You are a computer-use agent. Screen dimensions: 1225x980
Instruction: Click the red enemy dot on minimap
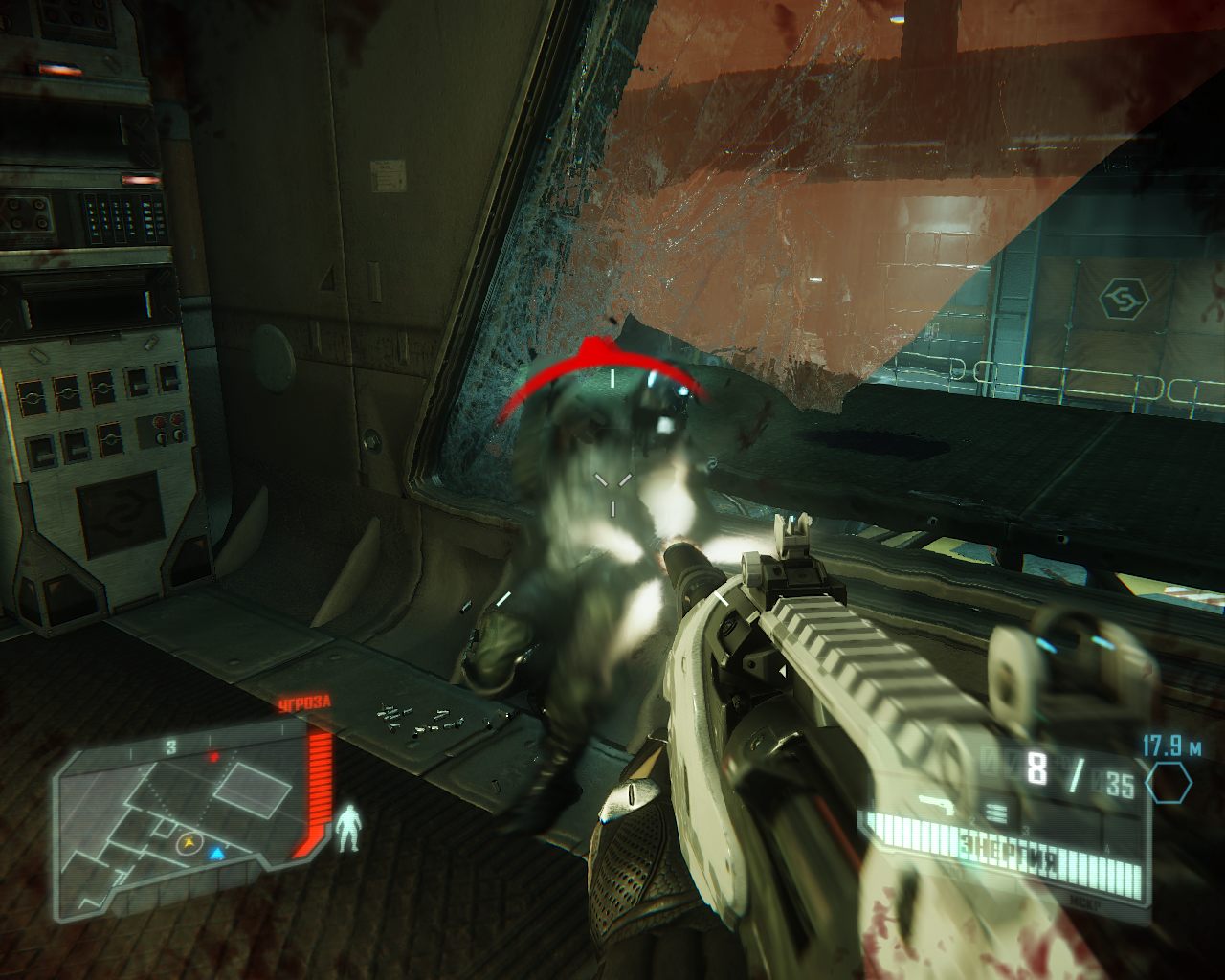(214, 757)
